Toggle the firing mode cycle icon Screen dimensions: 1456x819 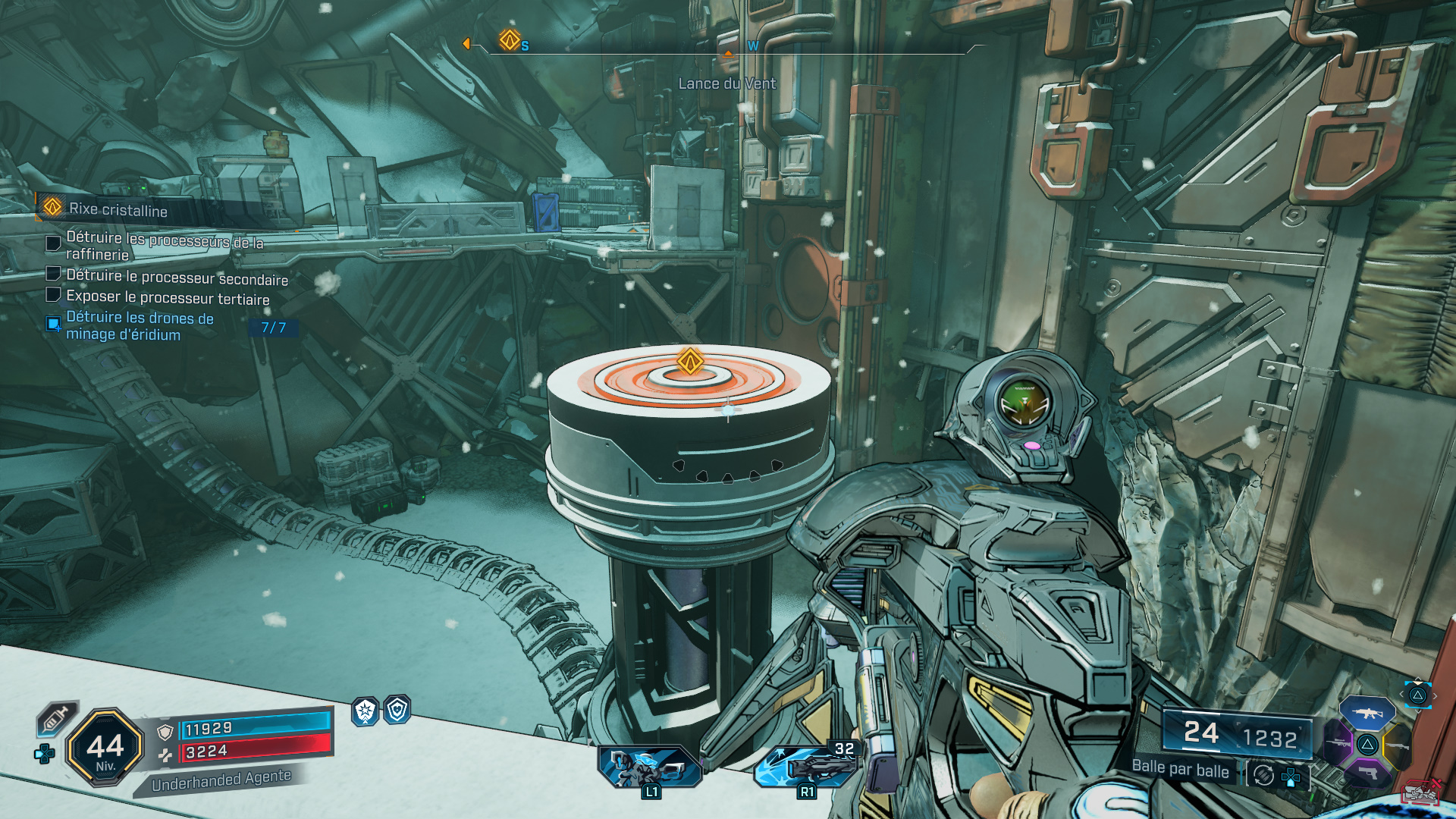1263,775
